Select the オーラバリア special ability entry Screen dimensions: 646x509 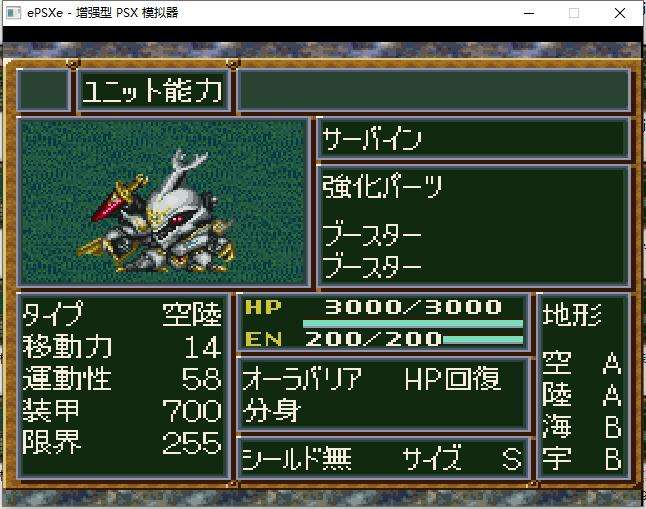[x=302, y=379]
